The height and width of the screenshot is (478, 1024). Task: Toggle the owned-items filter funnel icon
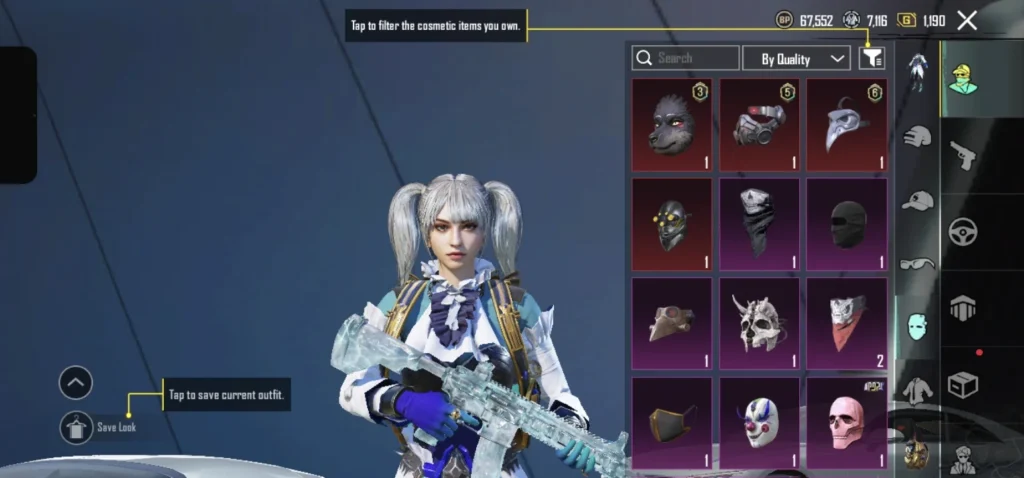coord(871,59)
